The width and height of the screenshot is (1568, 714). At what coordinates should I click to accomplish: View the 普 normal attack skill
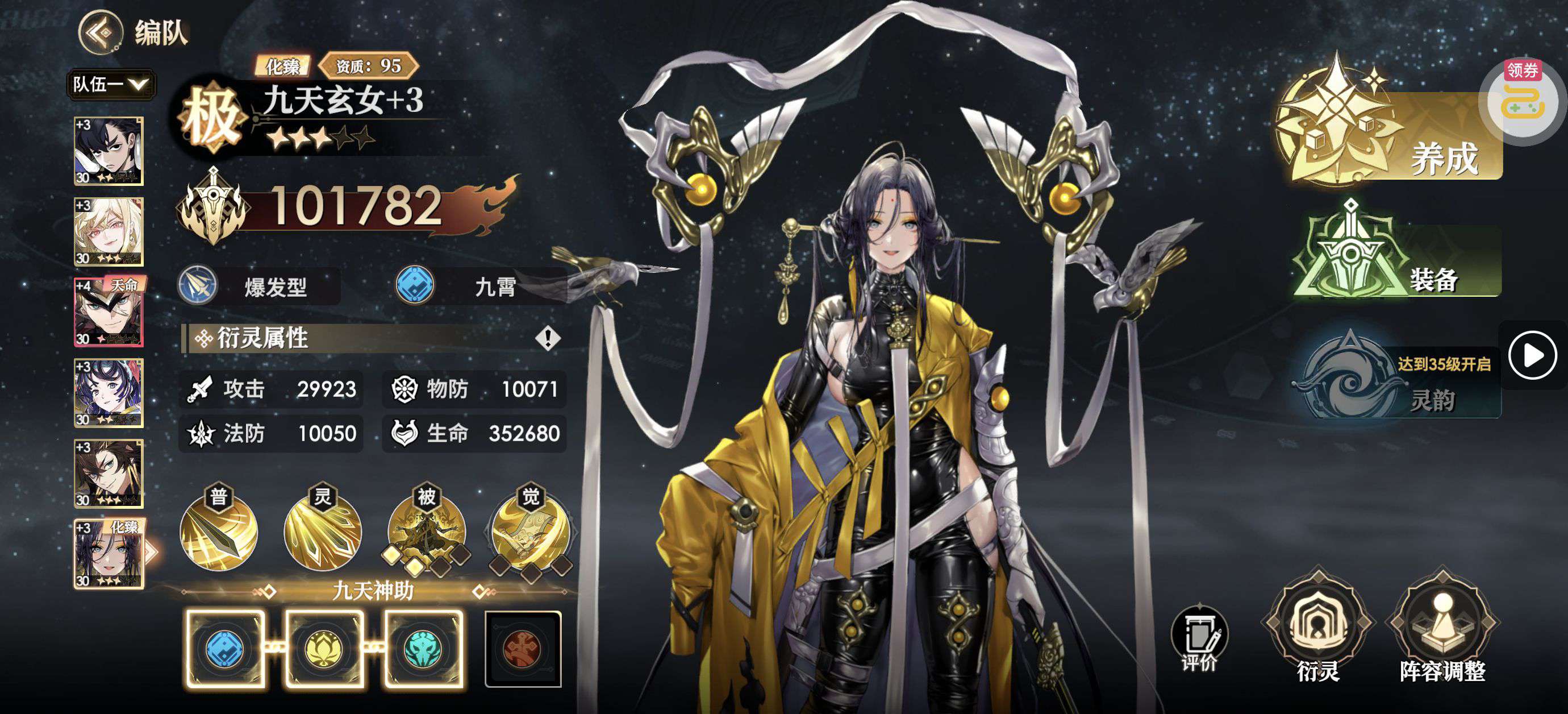[x=219, y=533]
